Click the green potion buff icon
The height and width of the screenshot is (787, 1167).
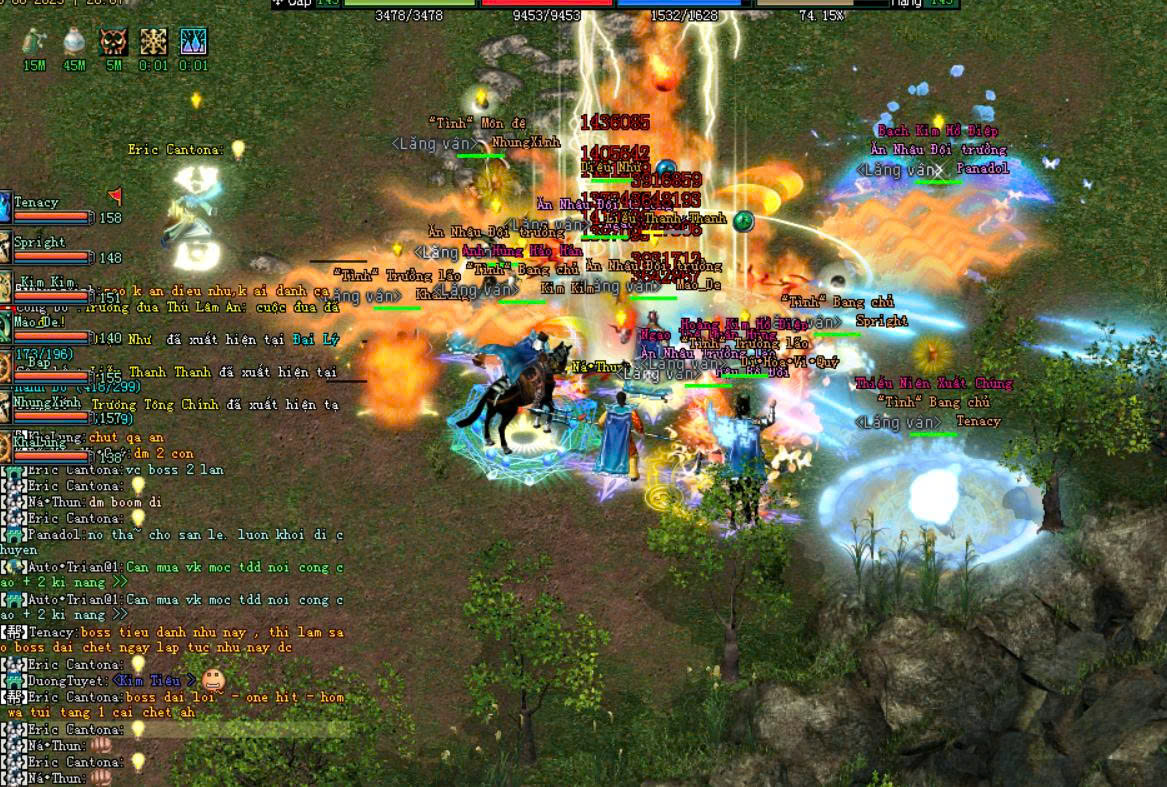[35, 42]
